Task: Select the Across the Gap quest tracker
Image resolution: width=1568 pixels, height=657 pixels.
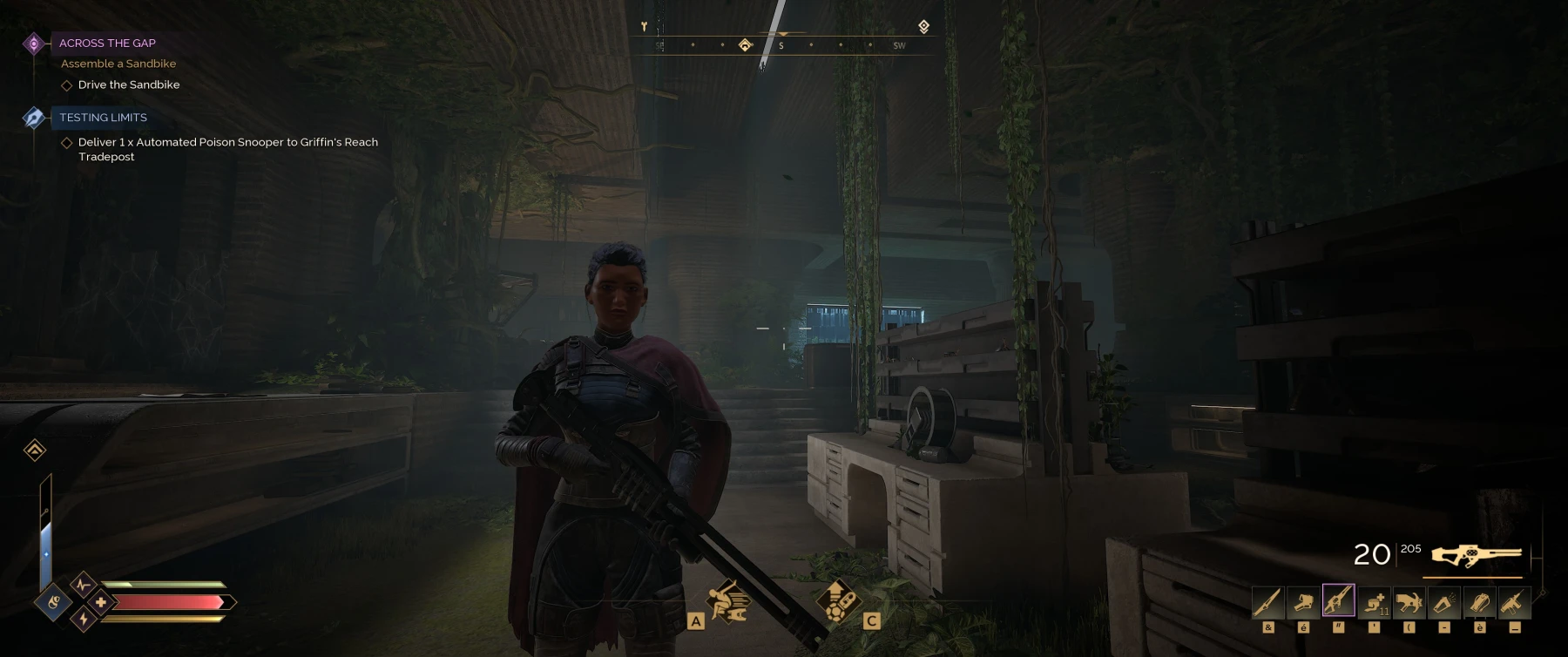Action: 106,43
